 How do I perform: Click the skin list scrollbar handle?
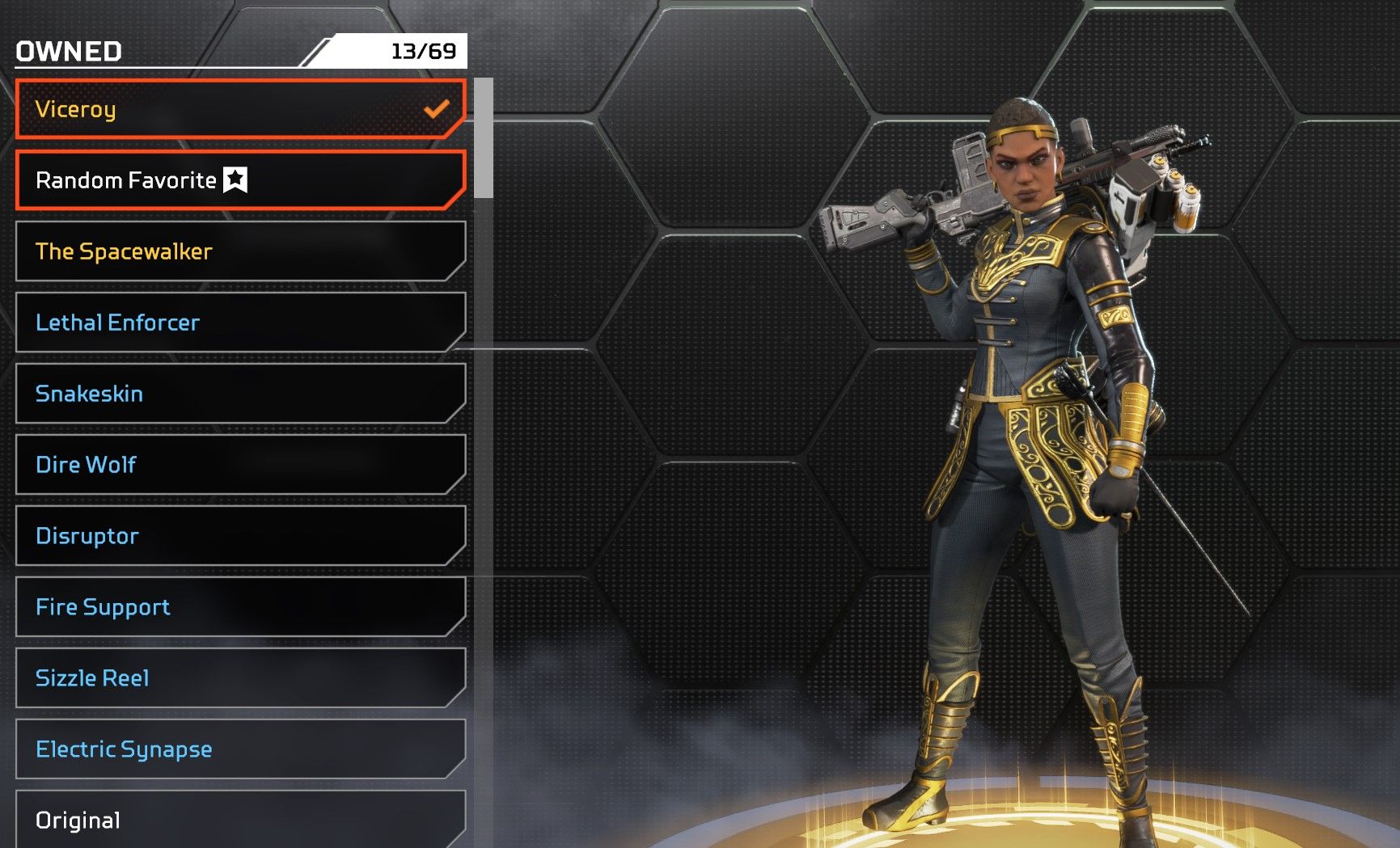click(484, 137)
